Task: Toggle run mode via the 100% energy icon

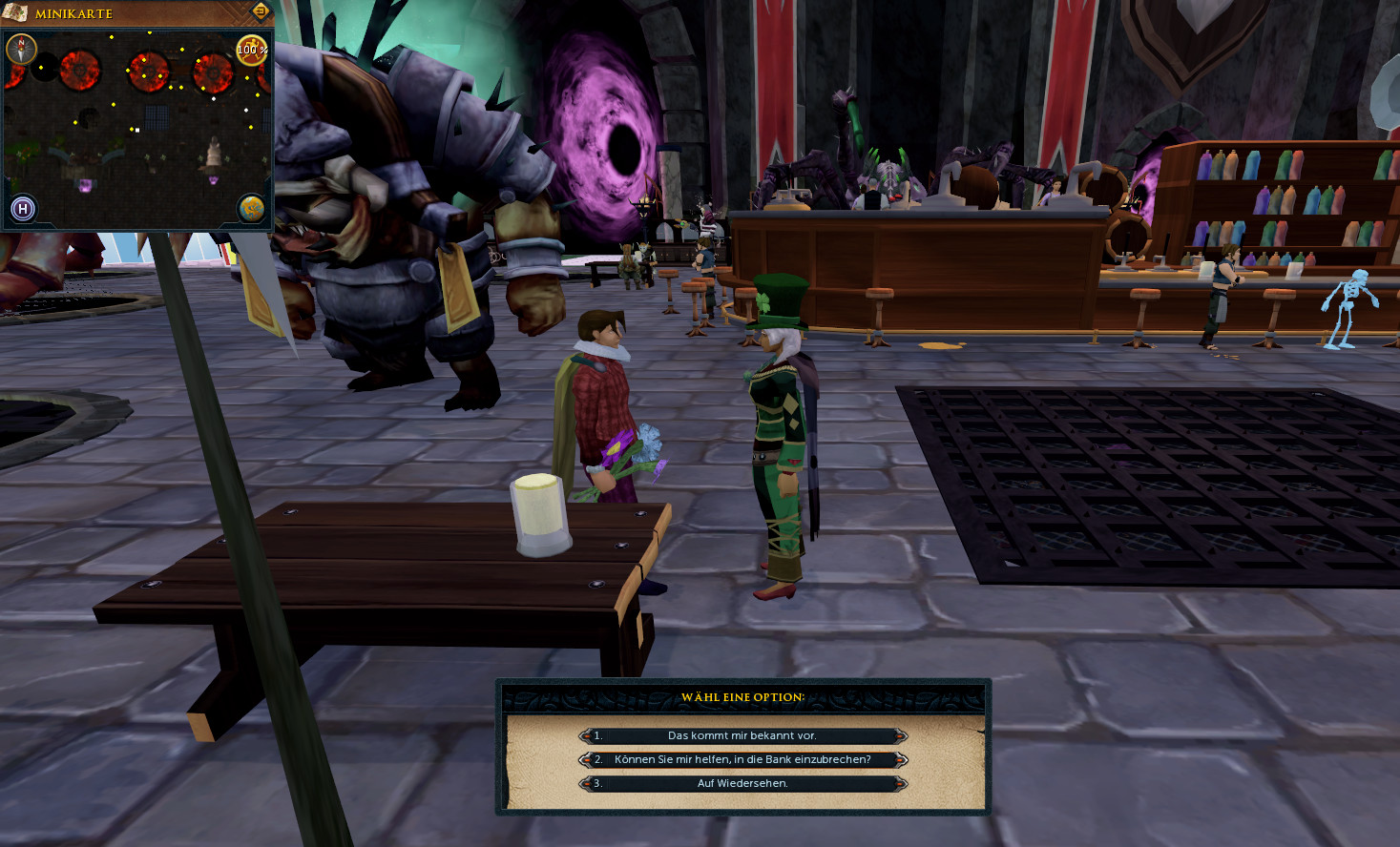Action: [x=251, y=50]
